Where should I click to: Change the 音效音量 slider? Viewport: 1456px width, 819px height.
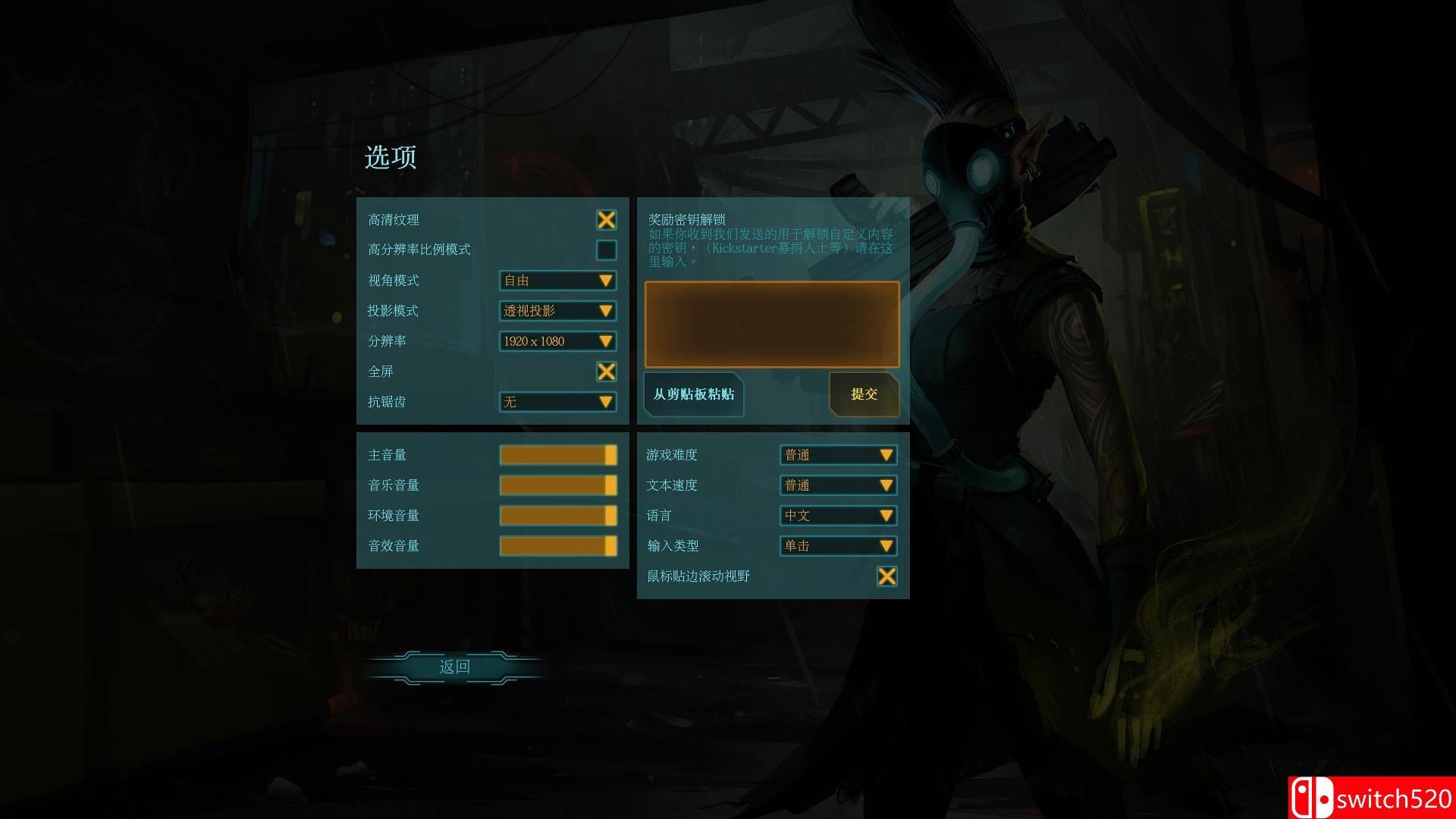[557, 545]
